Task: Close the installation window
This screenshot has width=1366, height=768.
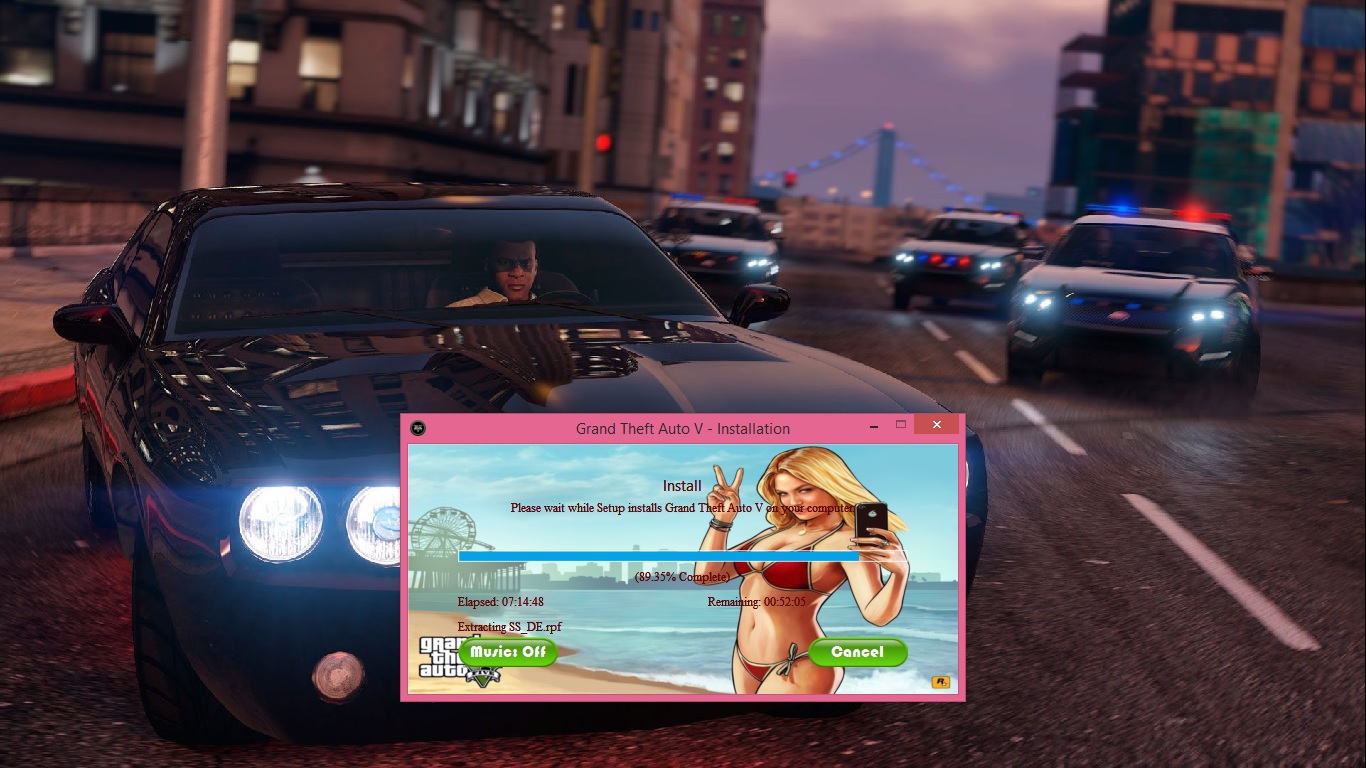Action: (936, 425)
